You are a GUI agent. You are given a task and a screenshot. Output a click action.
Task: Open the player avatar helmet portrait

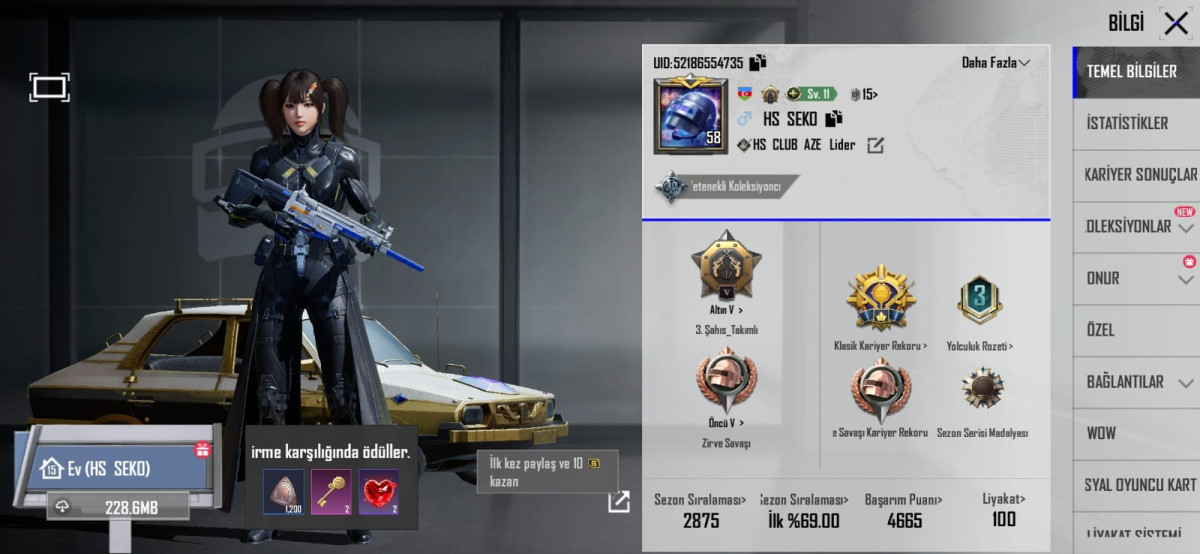point(690,115)
